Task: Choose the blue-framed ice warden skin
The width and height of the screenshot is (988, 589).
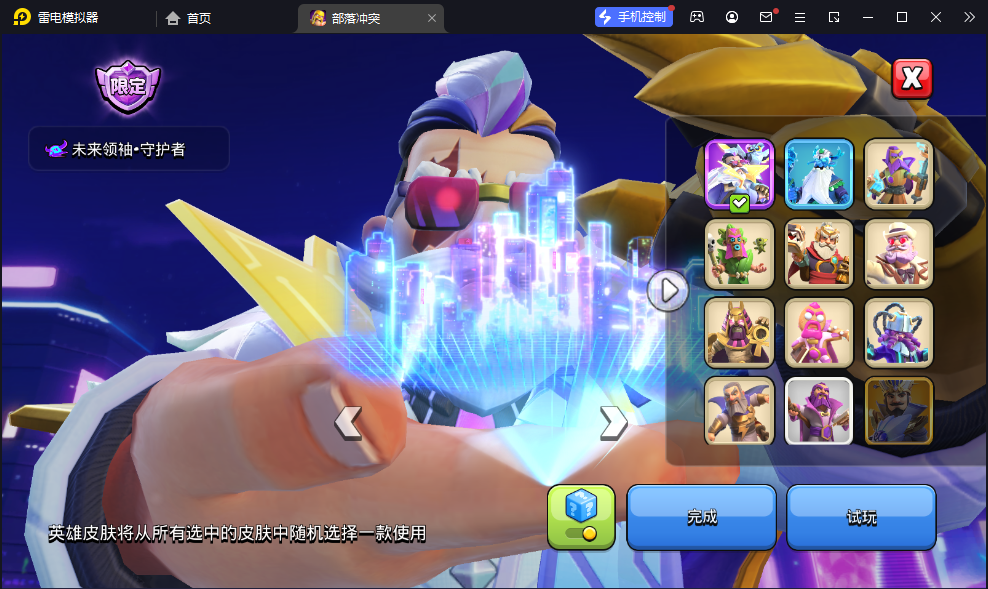Action: tap(819, 173)
